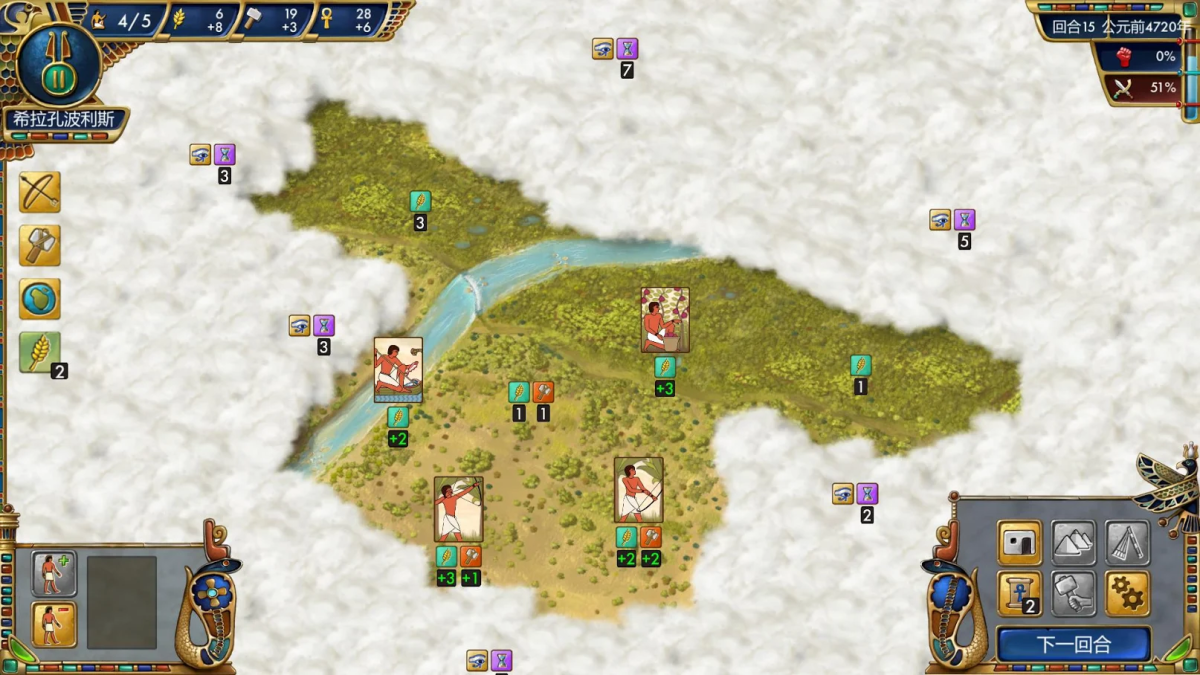Click the greyed-out fan-shaped tool button
Screen dimensions: 1200x675
point(1127,543)
